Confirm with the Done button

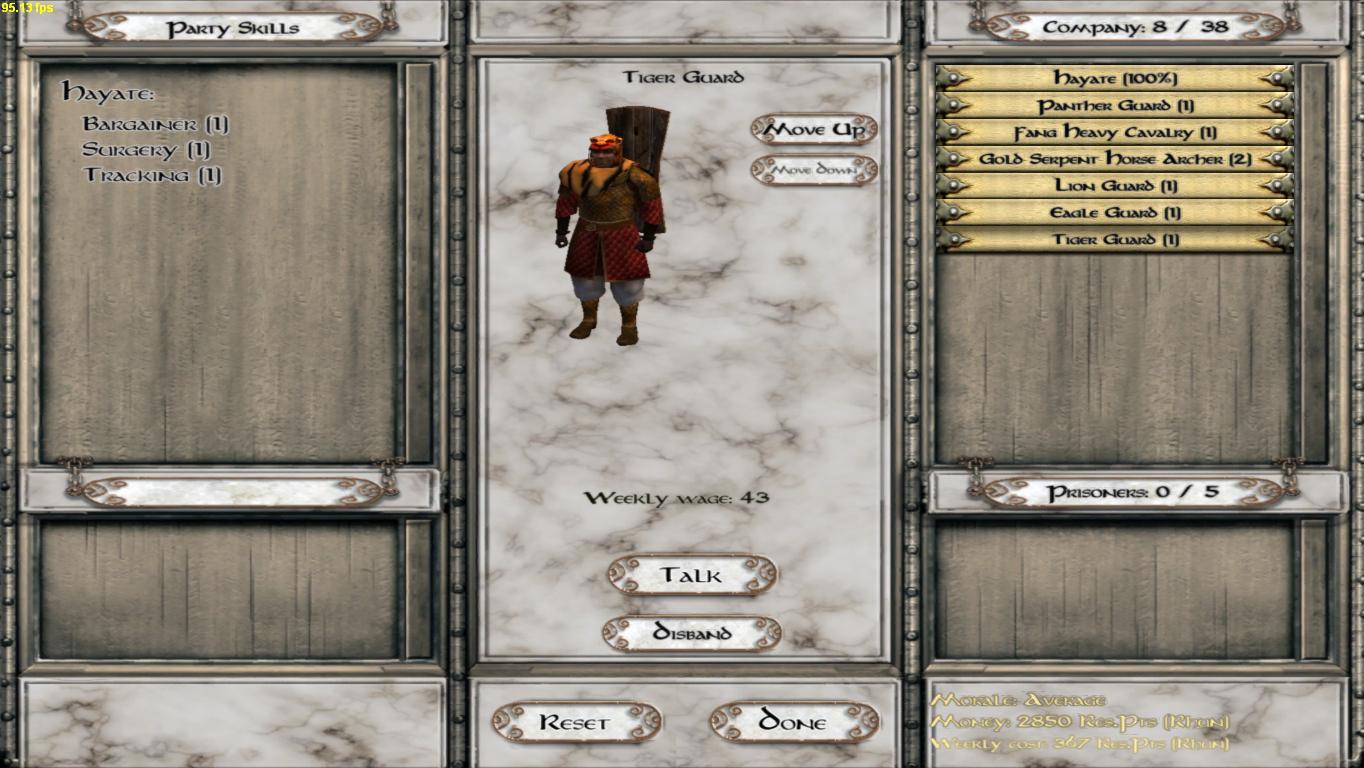pos(794,722)
